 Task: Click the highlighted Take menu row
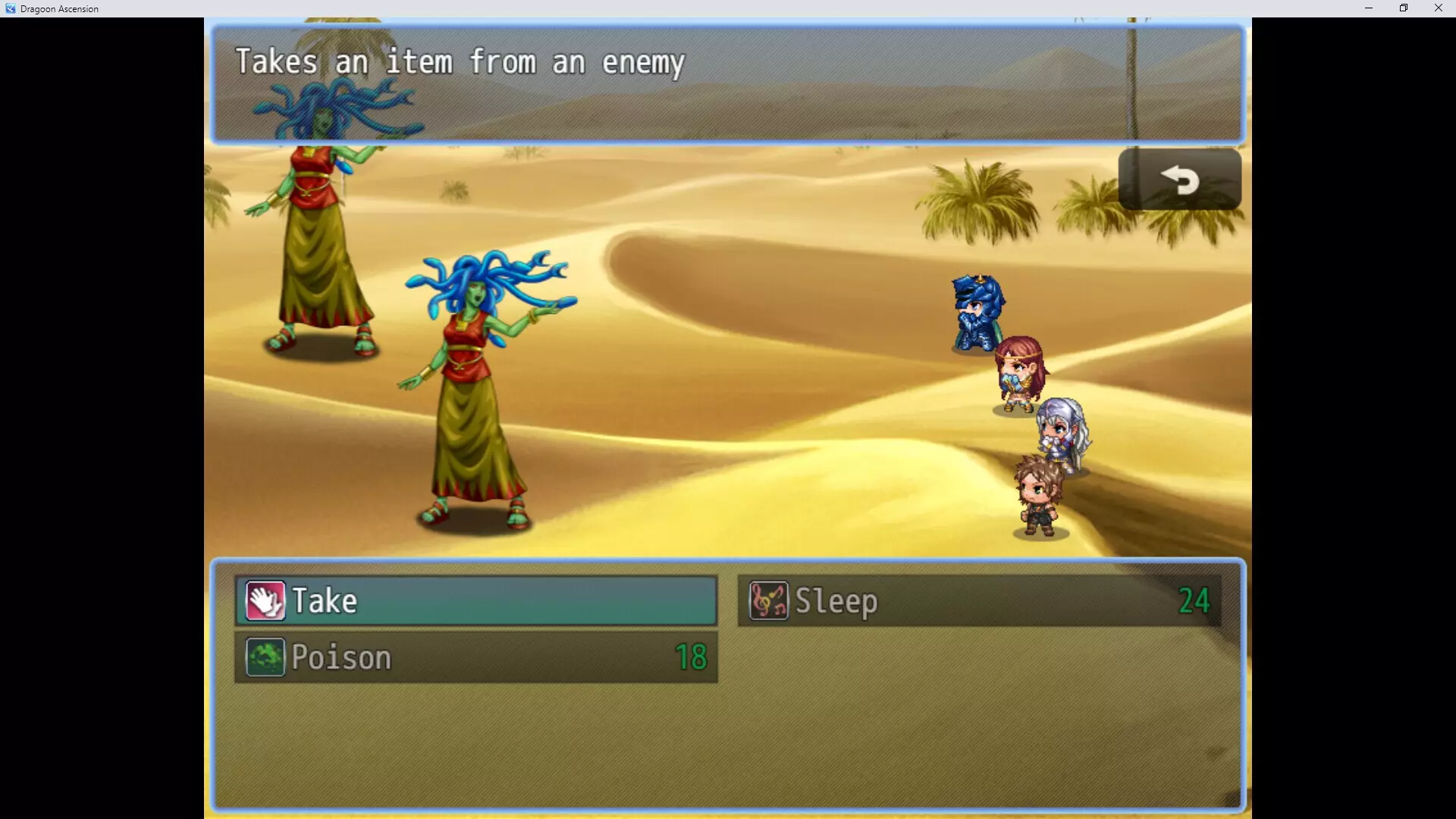476,601
